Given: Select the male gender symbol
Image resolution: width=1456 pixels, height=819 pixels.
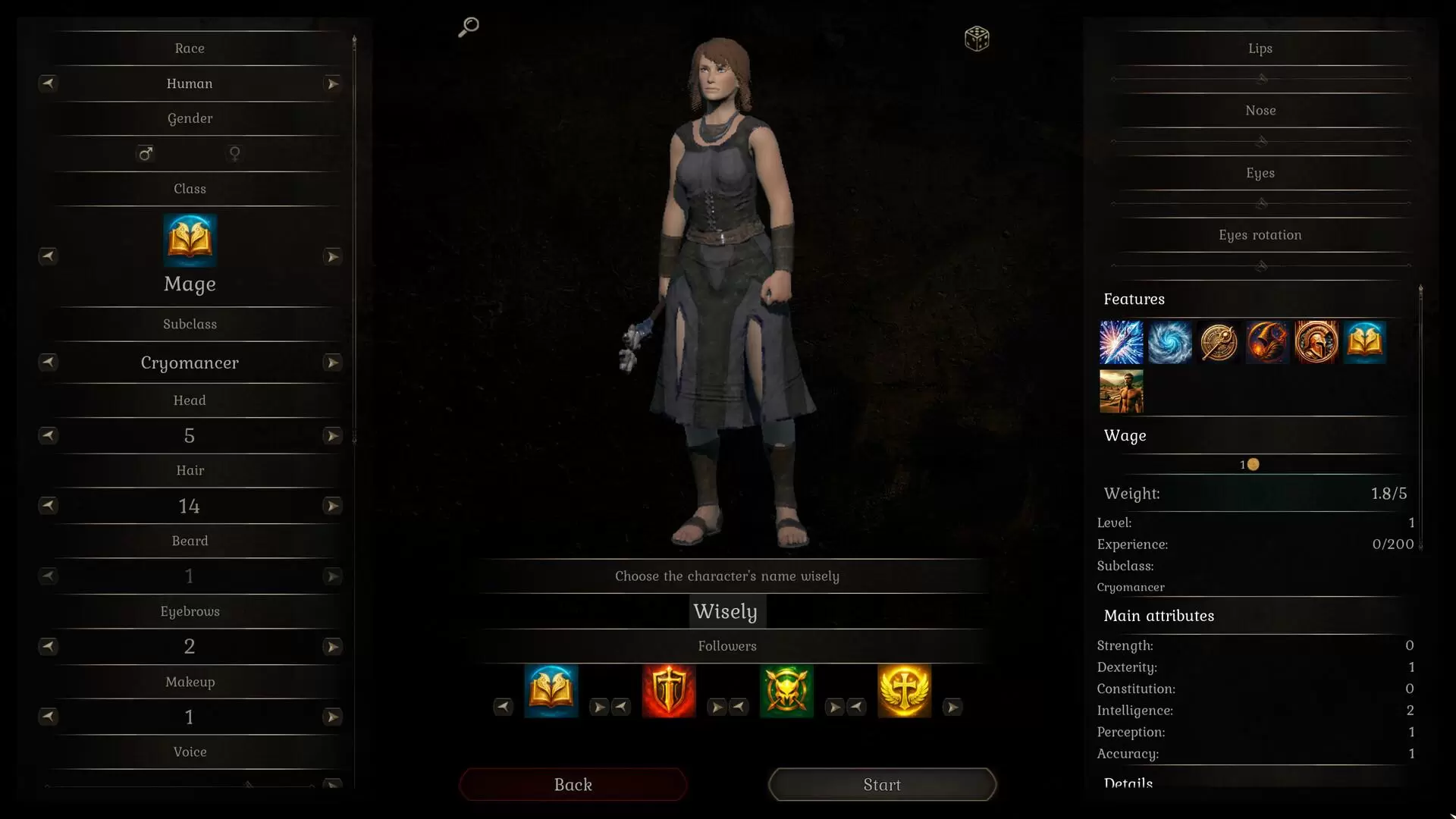Looking at the screenshot, I should pos(146,154).
